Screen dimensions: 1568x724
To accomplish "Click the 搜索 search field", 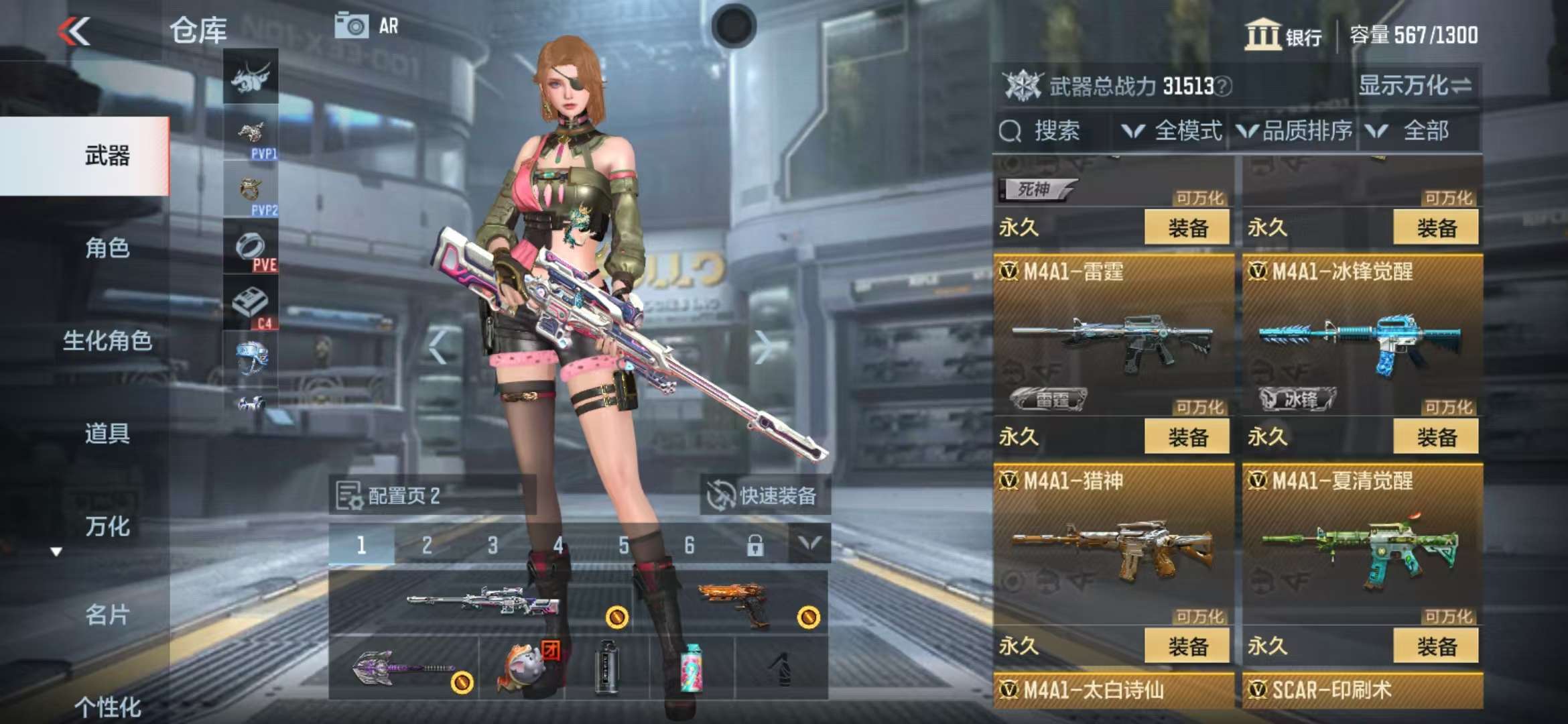I will click(x=1053, y=131).
